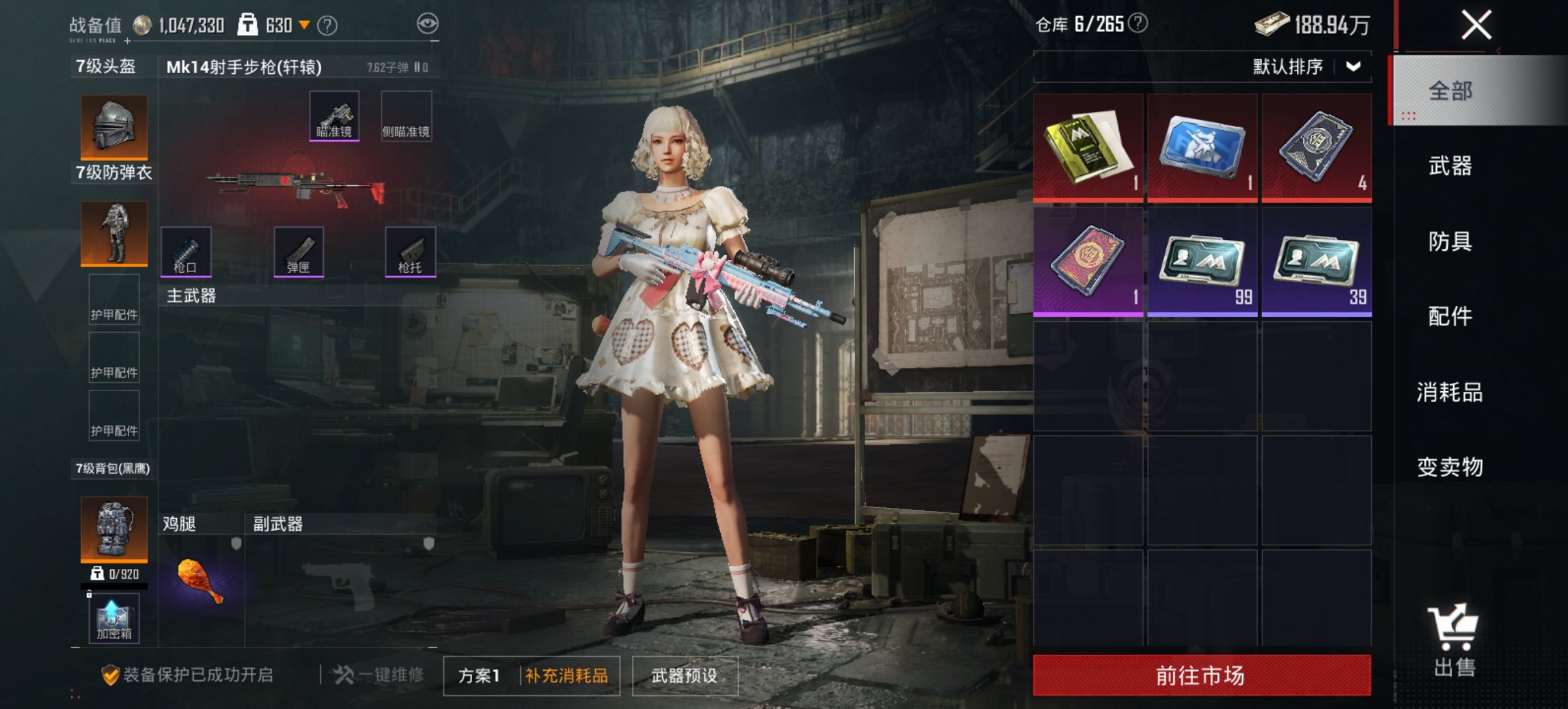Select the level 7 helmet icon
The width and height of the screenshot is (1568, 709).
(113, 126)
